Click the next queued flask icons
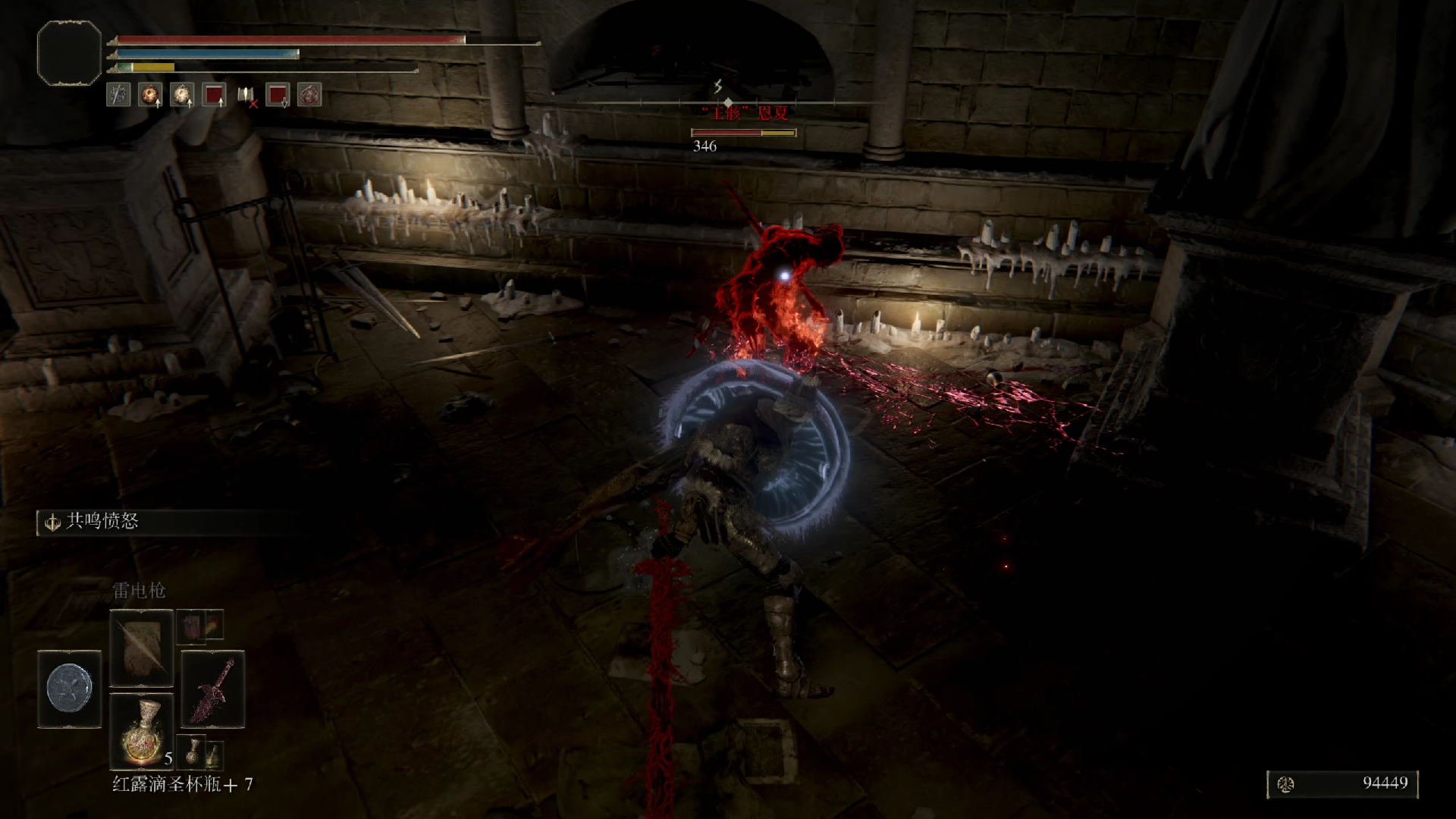 point(200,751)
